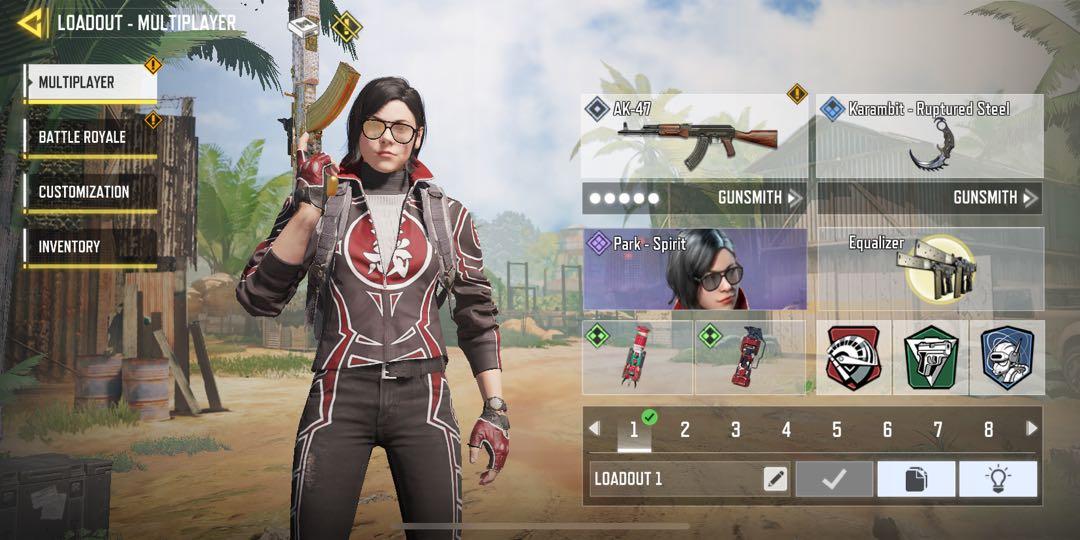Select the AK-47 primary weapon slot

(x=695, y=136)
